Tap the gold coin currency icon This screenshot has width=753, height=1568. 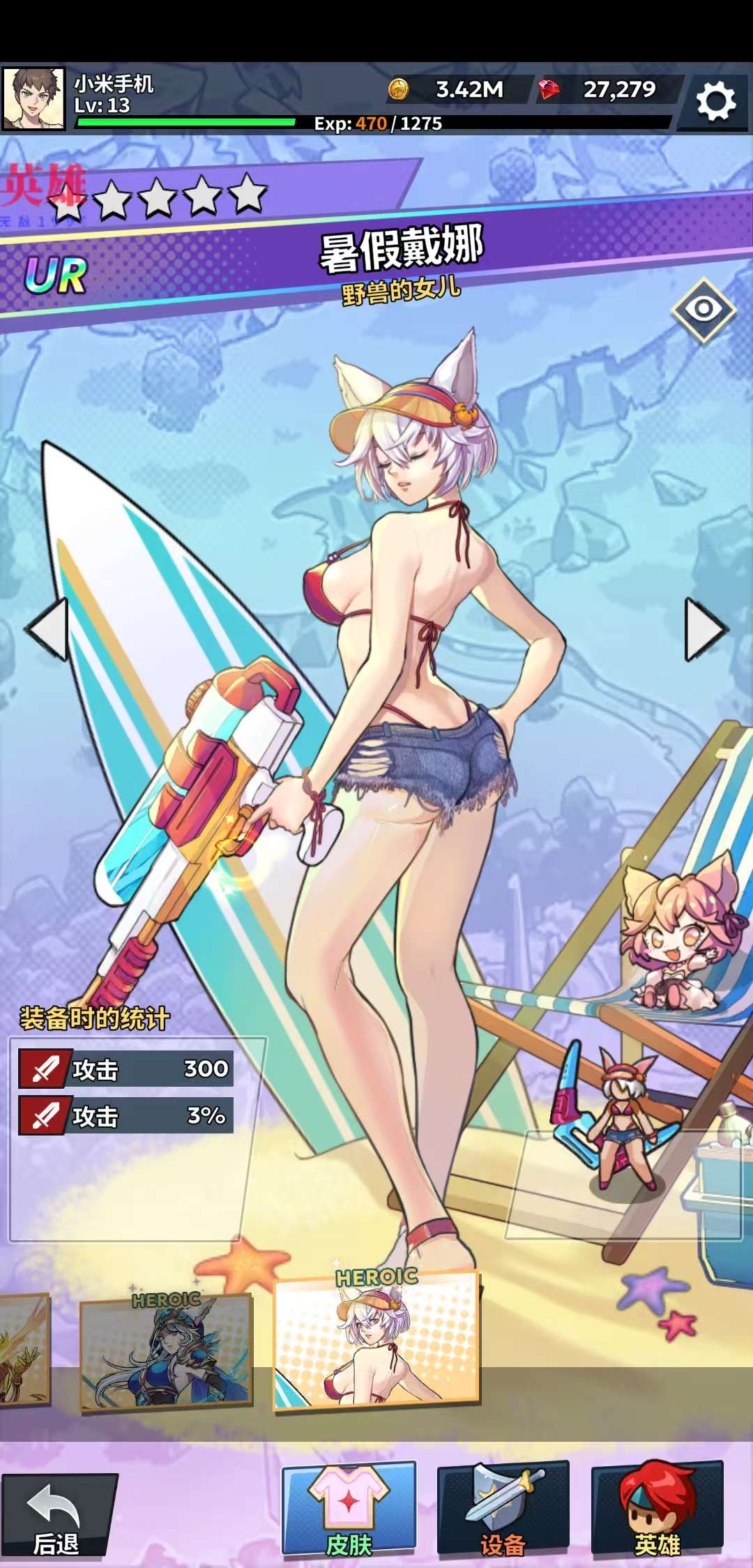[398, 89]
